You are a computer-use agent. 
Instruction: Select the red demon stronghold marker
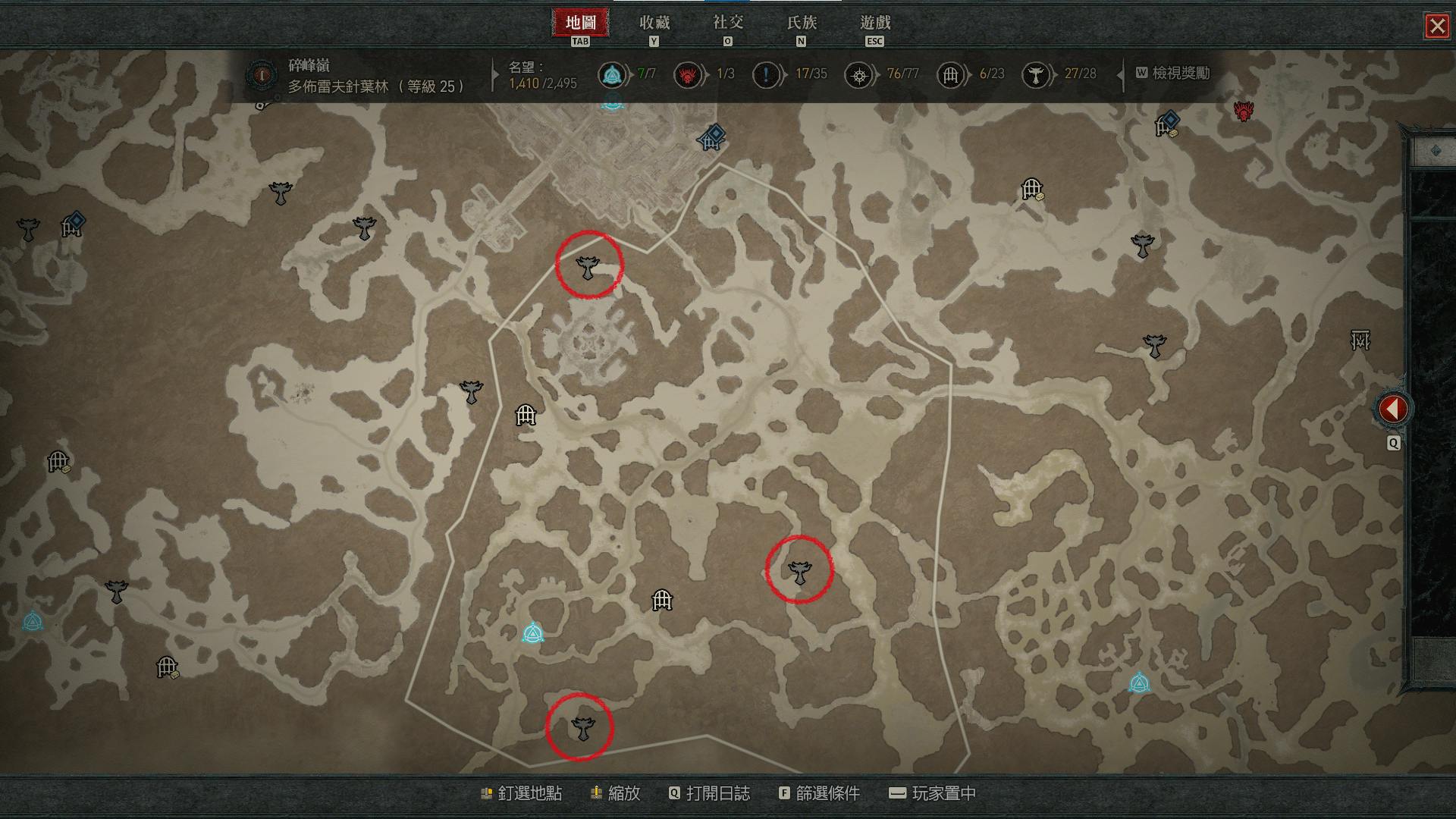pos(1243,111)
